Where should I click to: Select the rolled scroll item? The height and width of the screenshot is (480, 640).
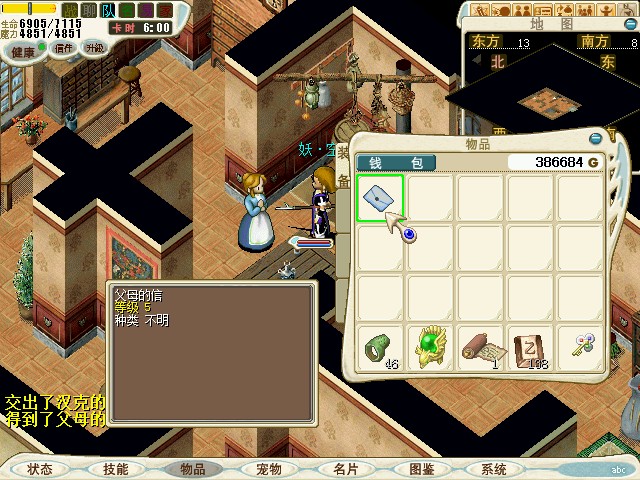481,347
